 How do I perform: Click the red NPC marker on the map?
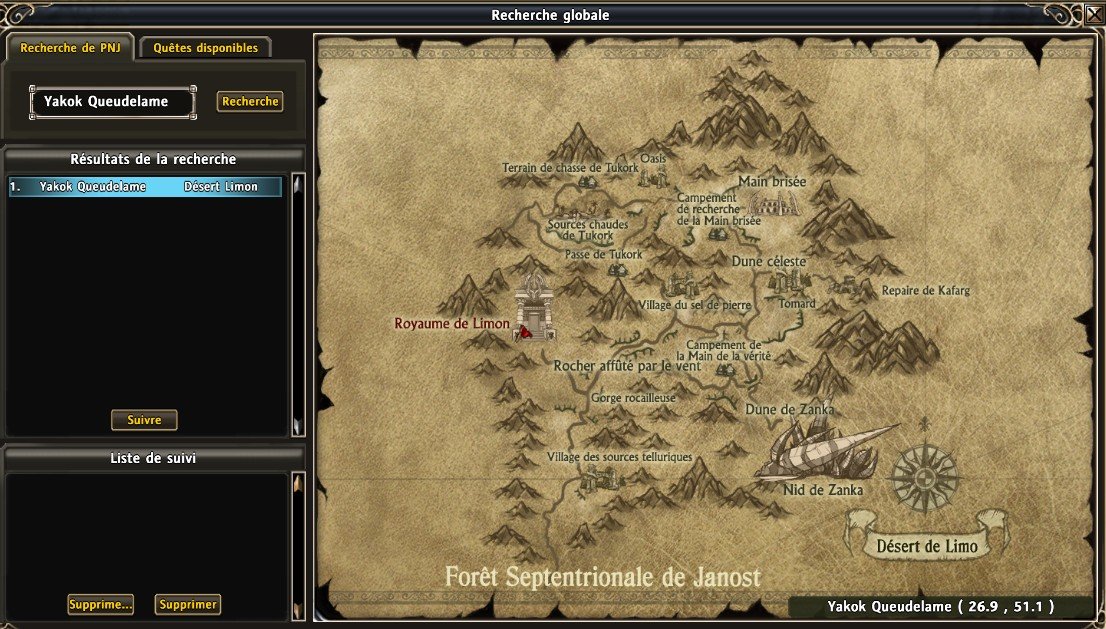click(523, 331)
